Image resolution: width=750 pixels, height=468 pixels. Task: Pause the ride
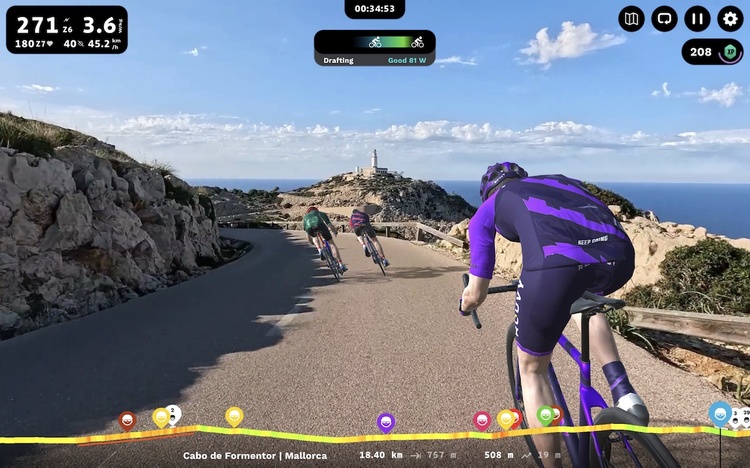coord(698,19)
